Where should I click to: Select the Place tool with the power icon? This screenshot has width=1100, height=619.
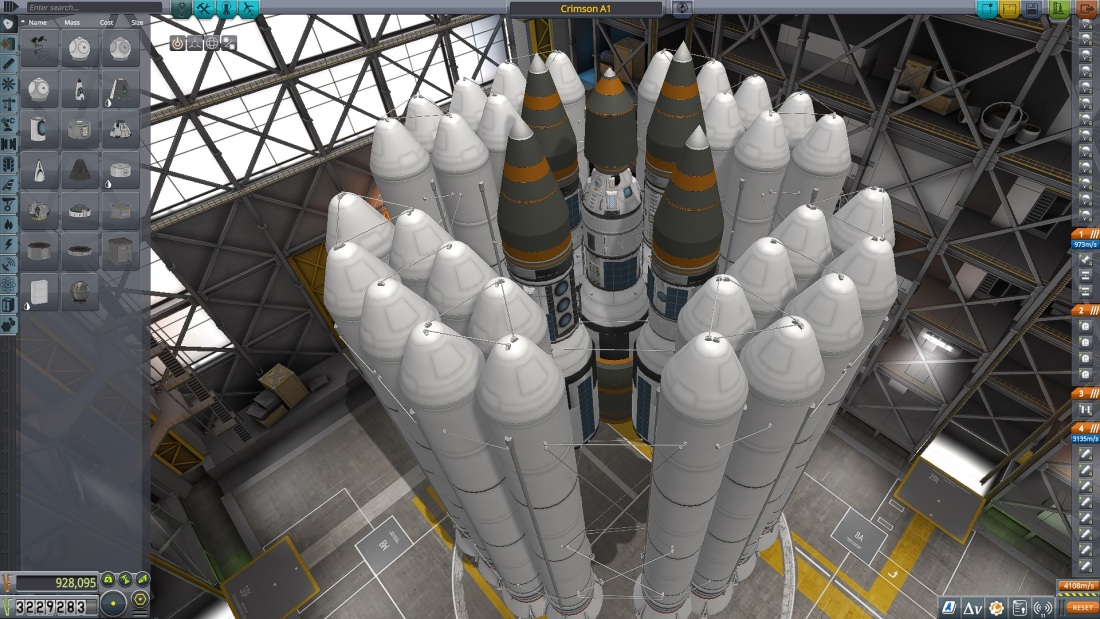coord(178,43)
